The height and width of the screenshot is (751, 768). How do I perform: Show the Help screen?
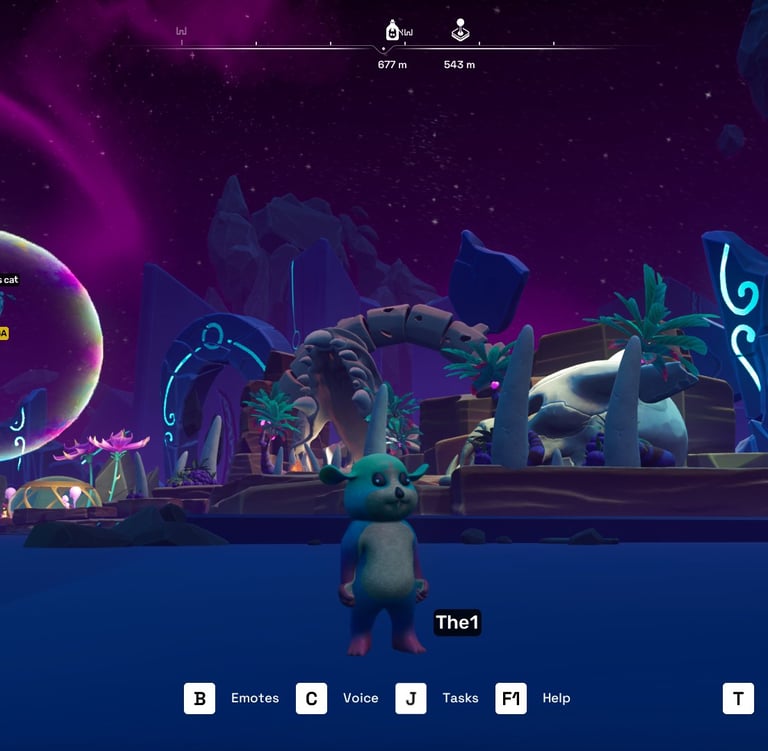coord(511,698)
